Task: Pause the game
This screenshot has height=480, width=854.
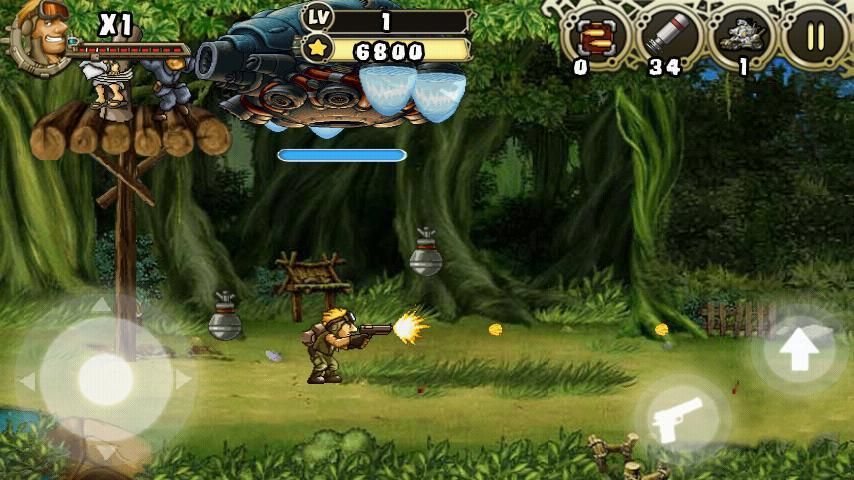Action: point(815,37)
